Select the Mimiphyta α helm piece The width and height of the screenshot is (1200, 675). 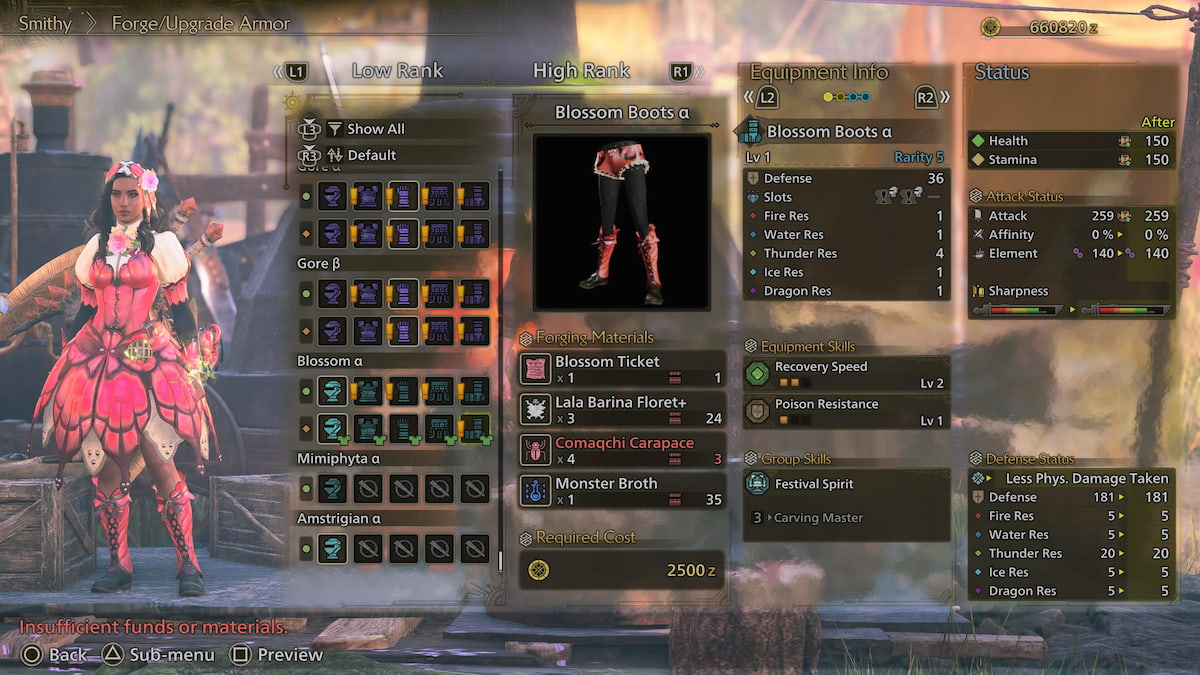pyautogui.click(x=332, y=489)
